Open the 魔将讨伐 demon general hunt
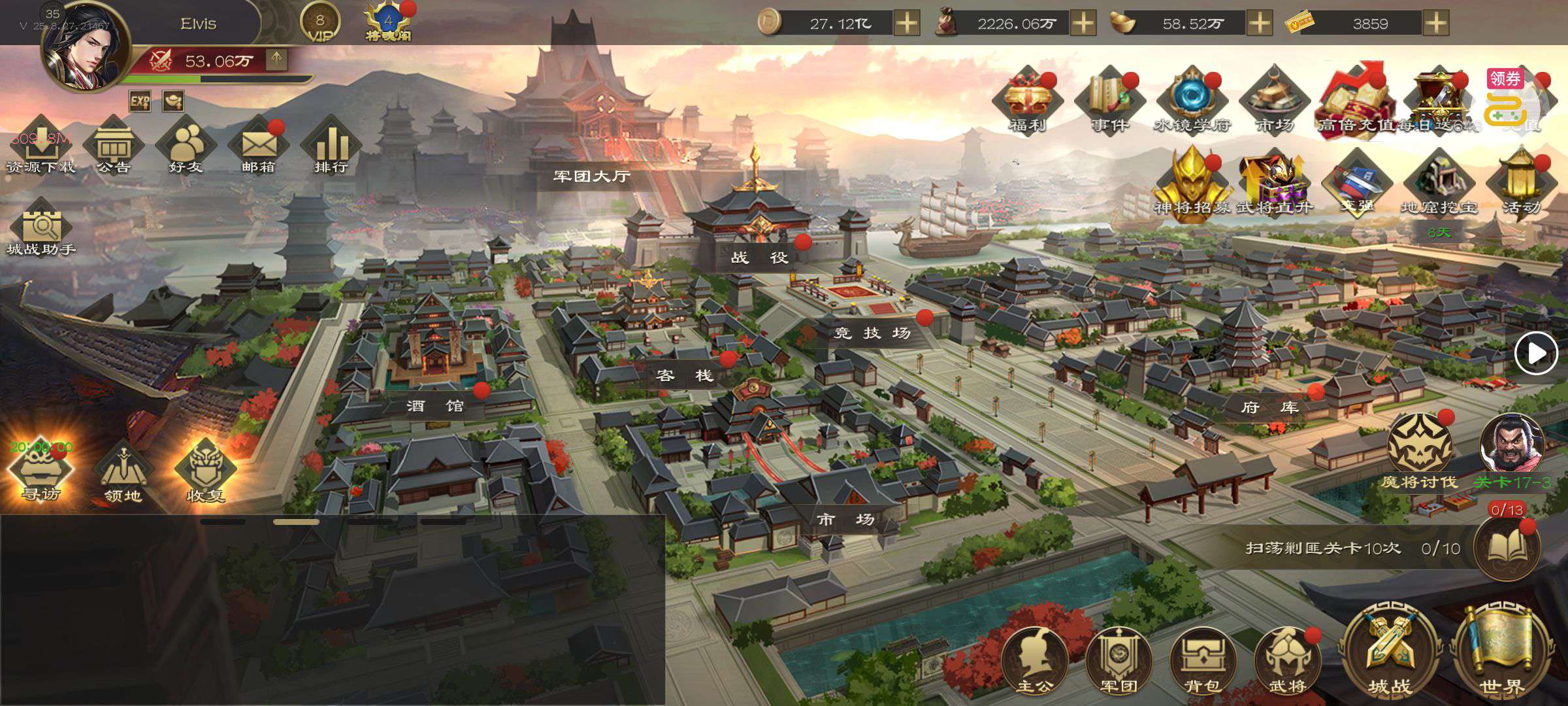This screenshot has width=1568, height=706. coord(1419,451)
